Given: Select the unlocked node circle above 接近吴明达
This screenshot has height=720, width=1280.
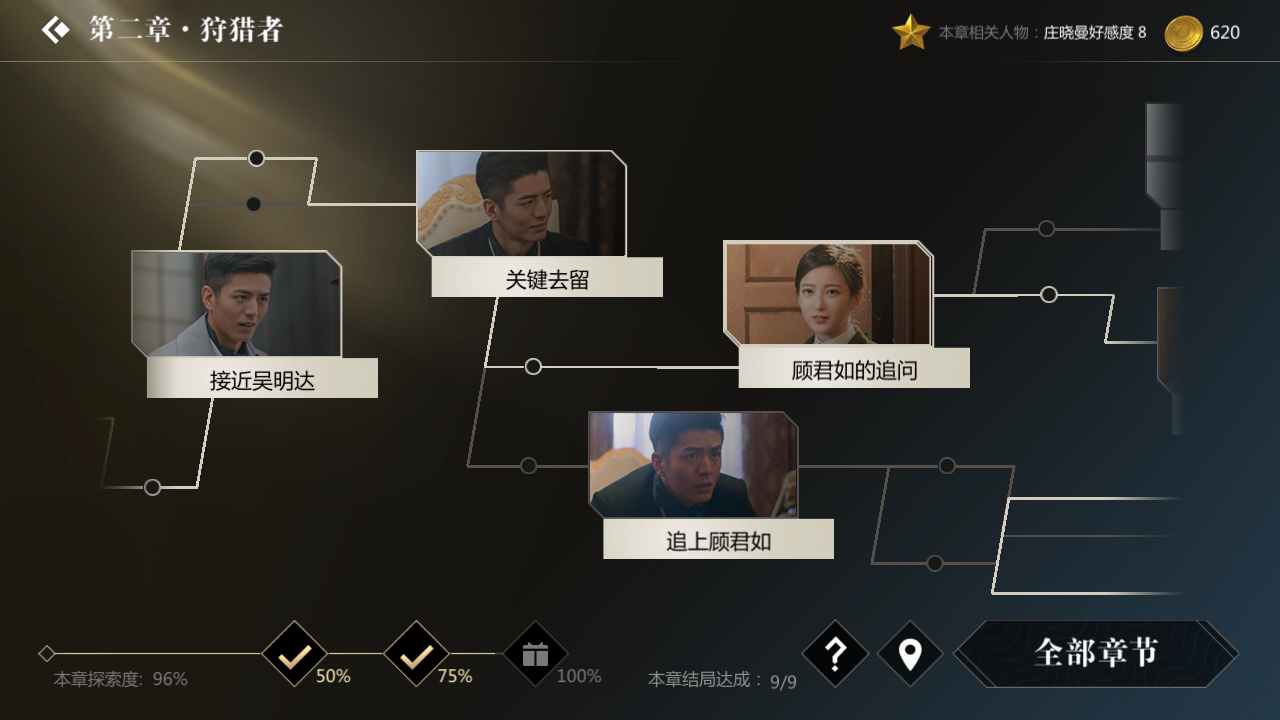Looking at the screenshot, I should [256, 157].
